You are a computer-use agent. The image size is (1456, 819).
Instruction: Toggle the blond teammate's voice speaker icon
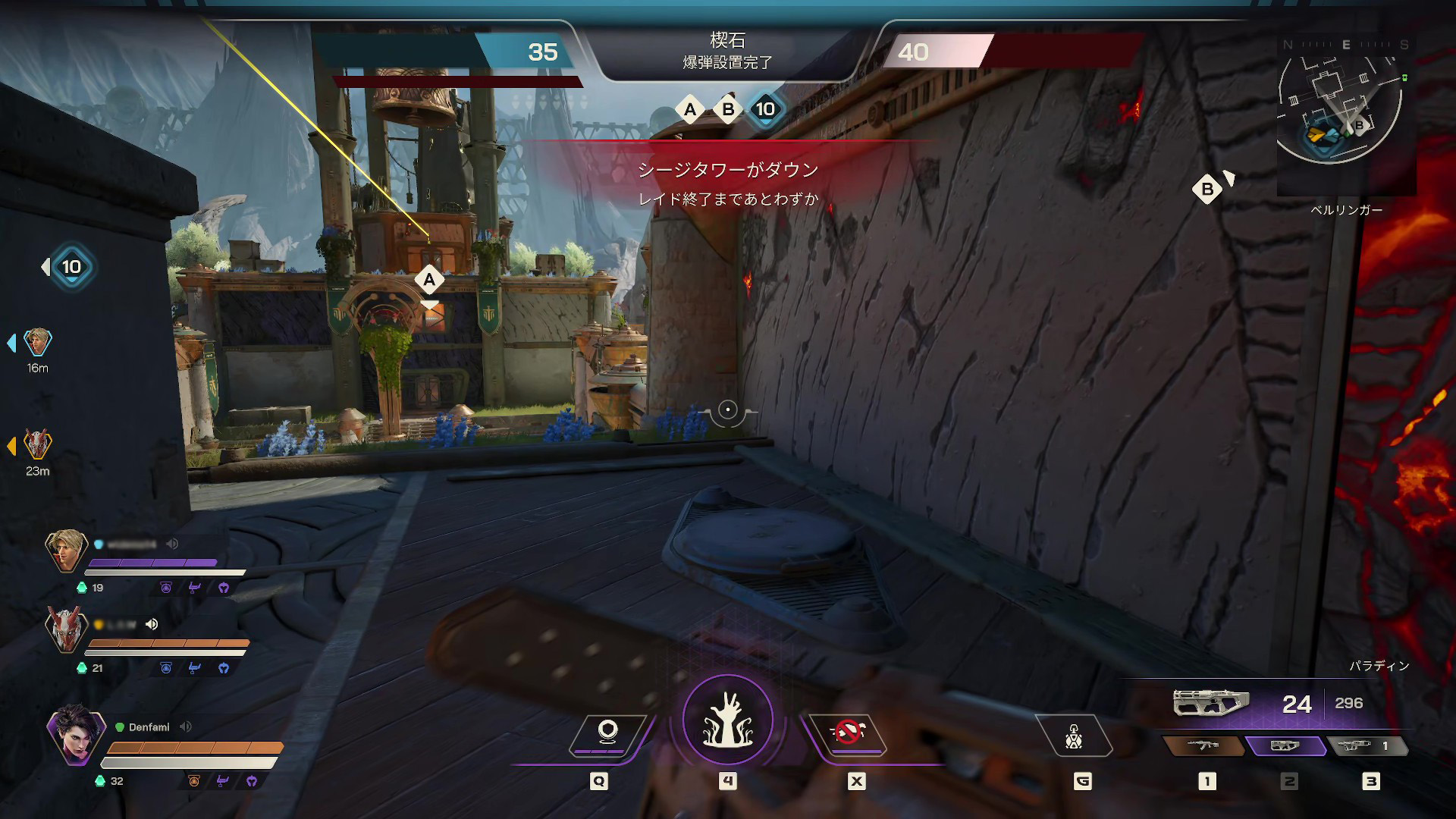coord(173,544)
